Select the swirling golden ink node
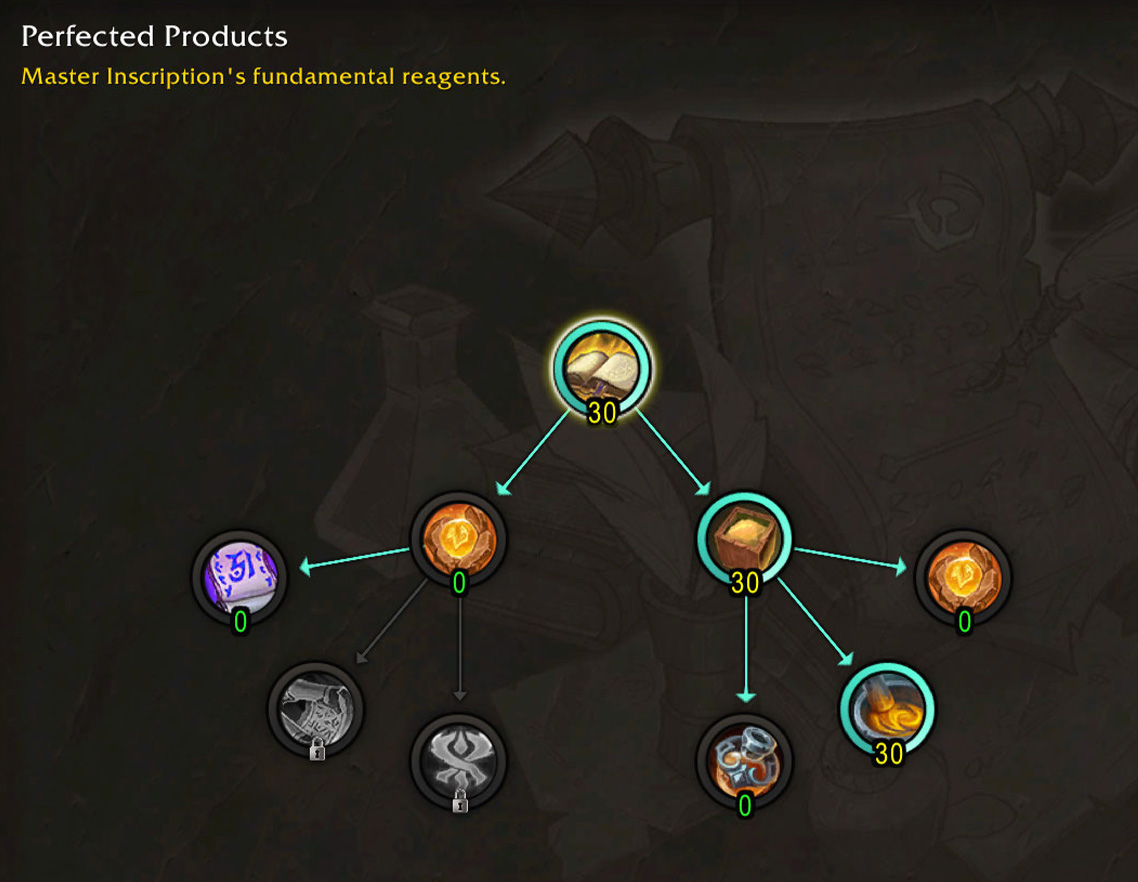The width and height of the screenshot is (1138, 882). (x=887, y=709)
